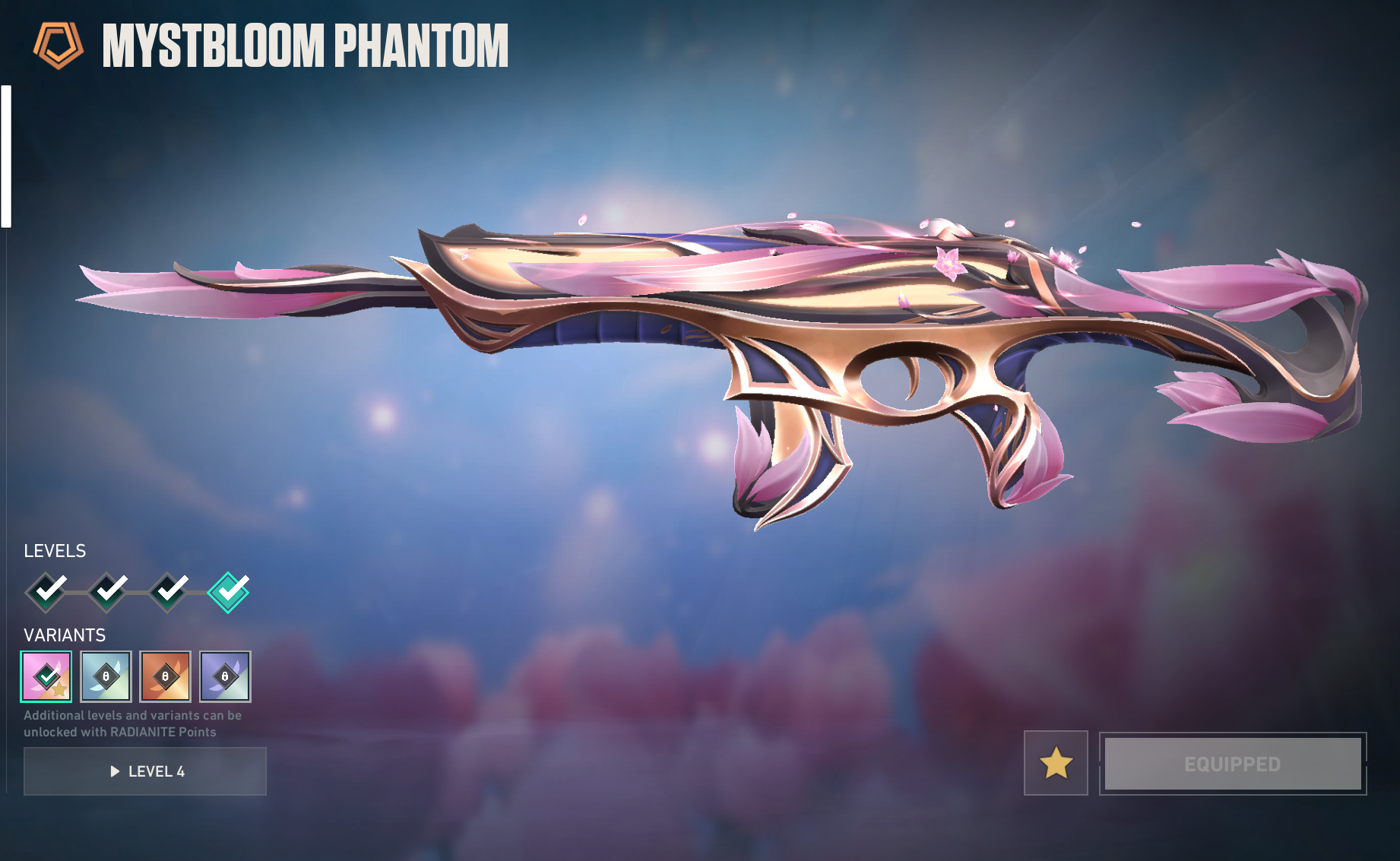Click the Equipped button

1232,764
